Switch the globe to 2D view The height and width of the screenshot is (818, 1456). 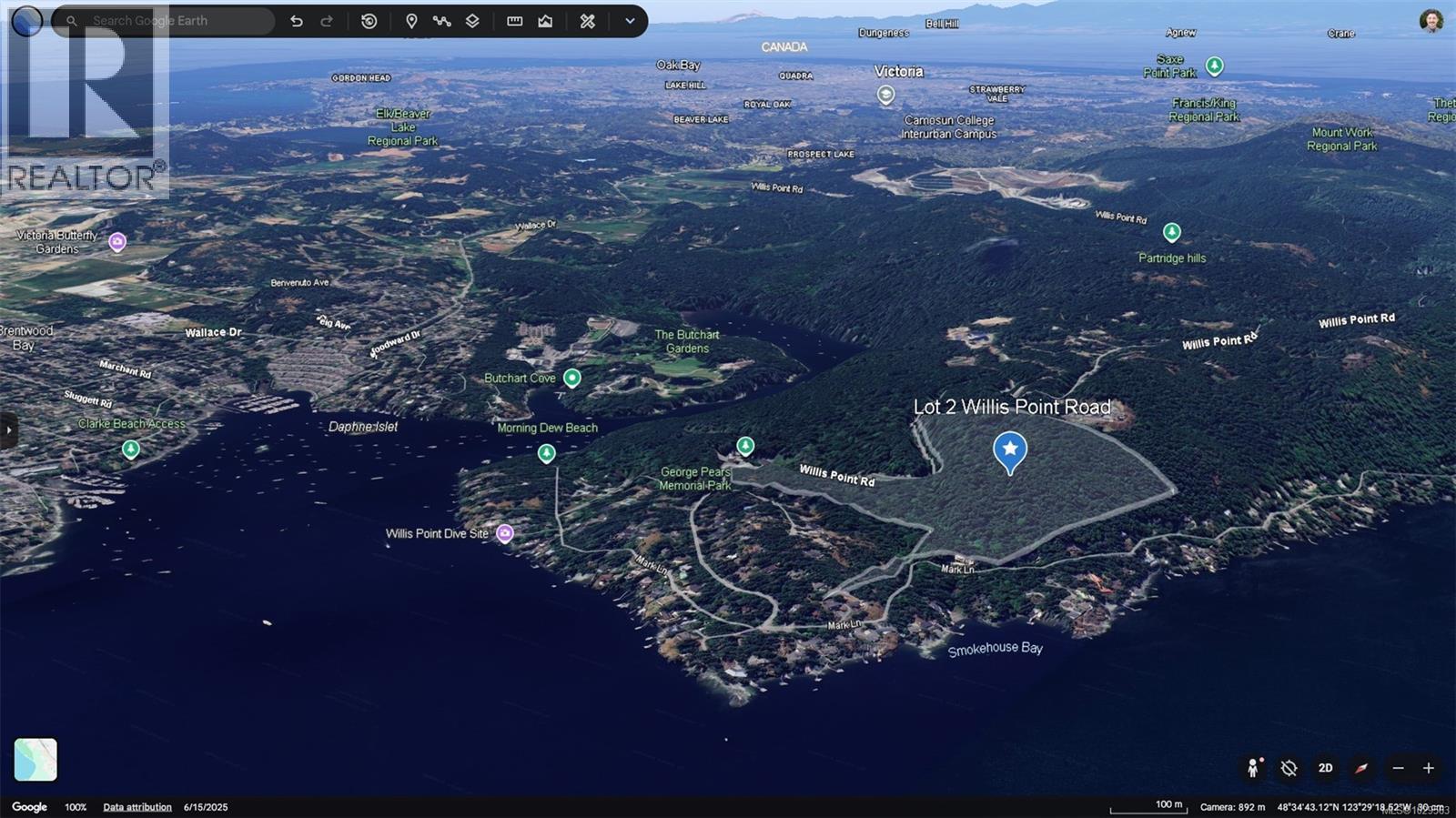1325,768
